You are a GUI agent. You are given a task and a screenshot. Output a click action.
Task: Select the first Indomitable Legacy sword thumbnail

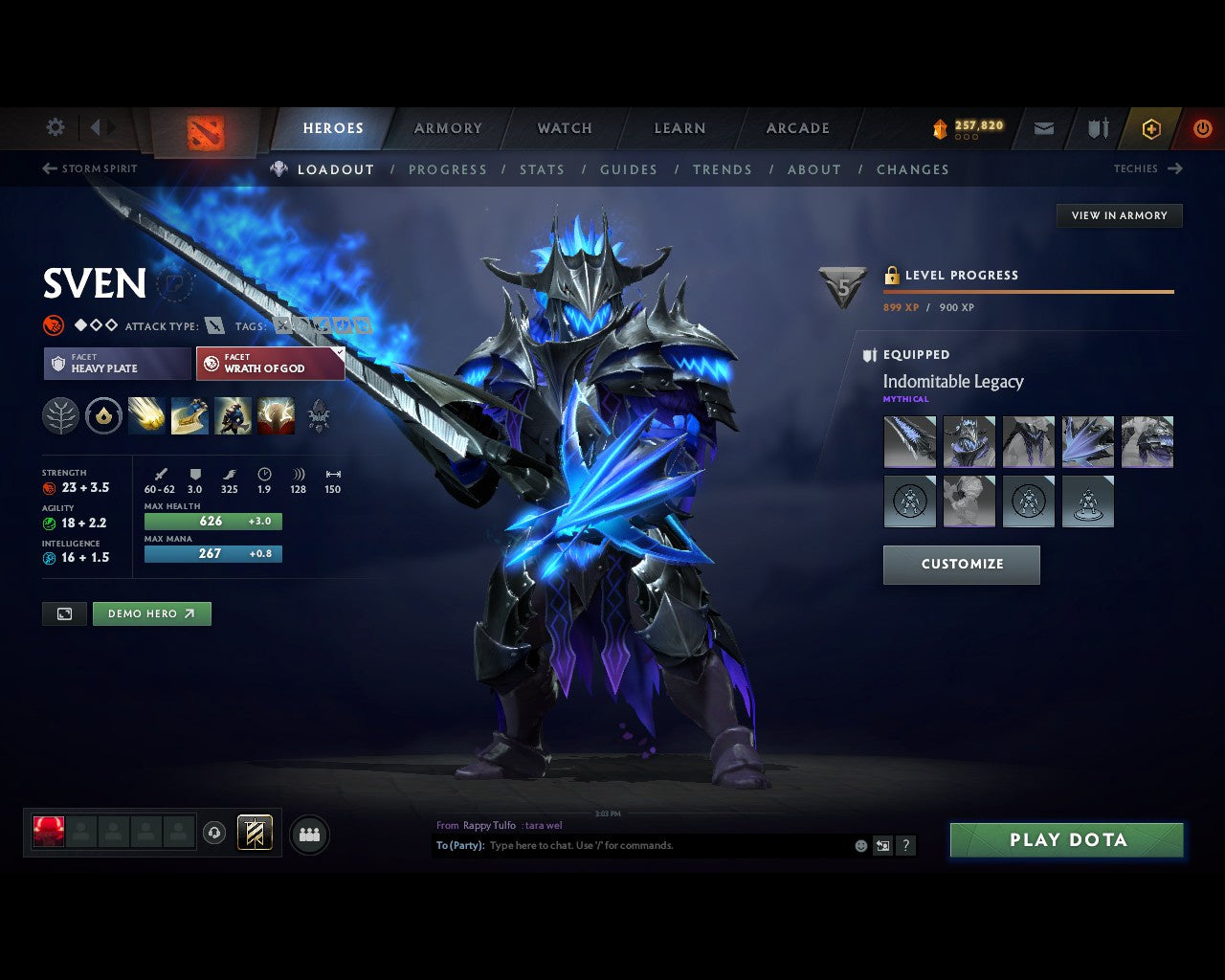click(909, 441)
